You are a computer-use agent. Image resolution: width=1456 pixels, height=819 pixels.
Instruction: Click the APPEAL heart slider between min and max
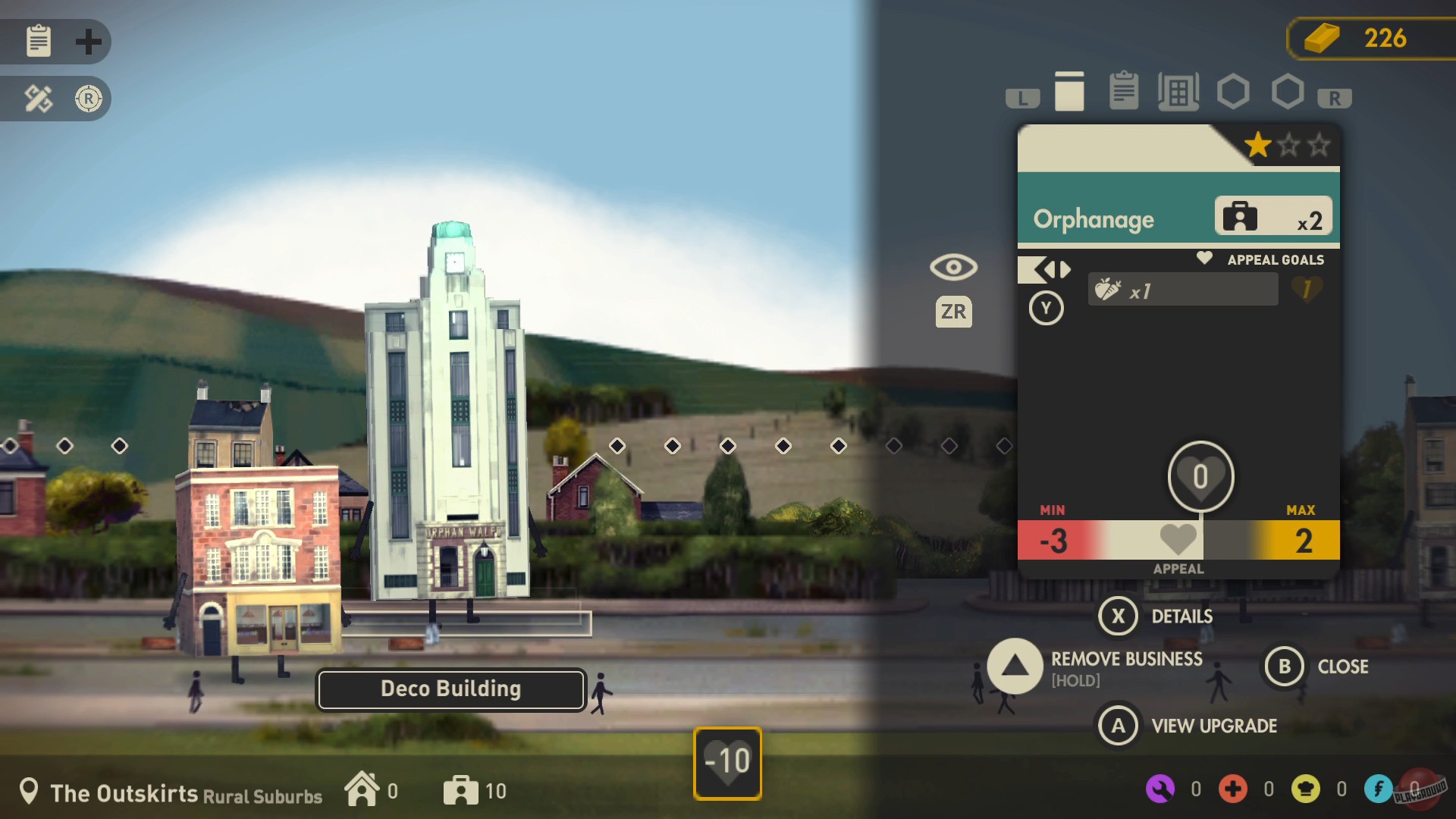coord(1176,540)
